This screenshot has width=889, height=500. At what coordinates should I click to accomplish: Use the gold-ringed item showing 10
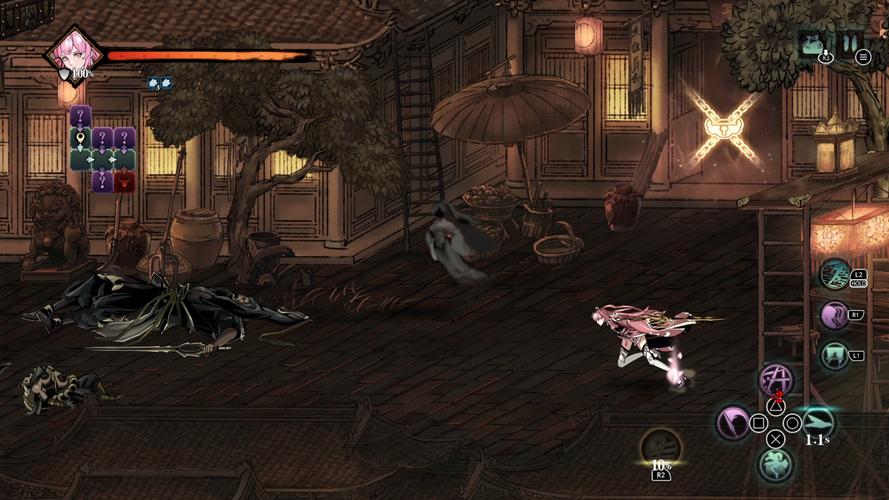pos(660,447)
